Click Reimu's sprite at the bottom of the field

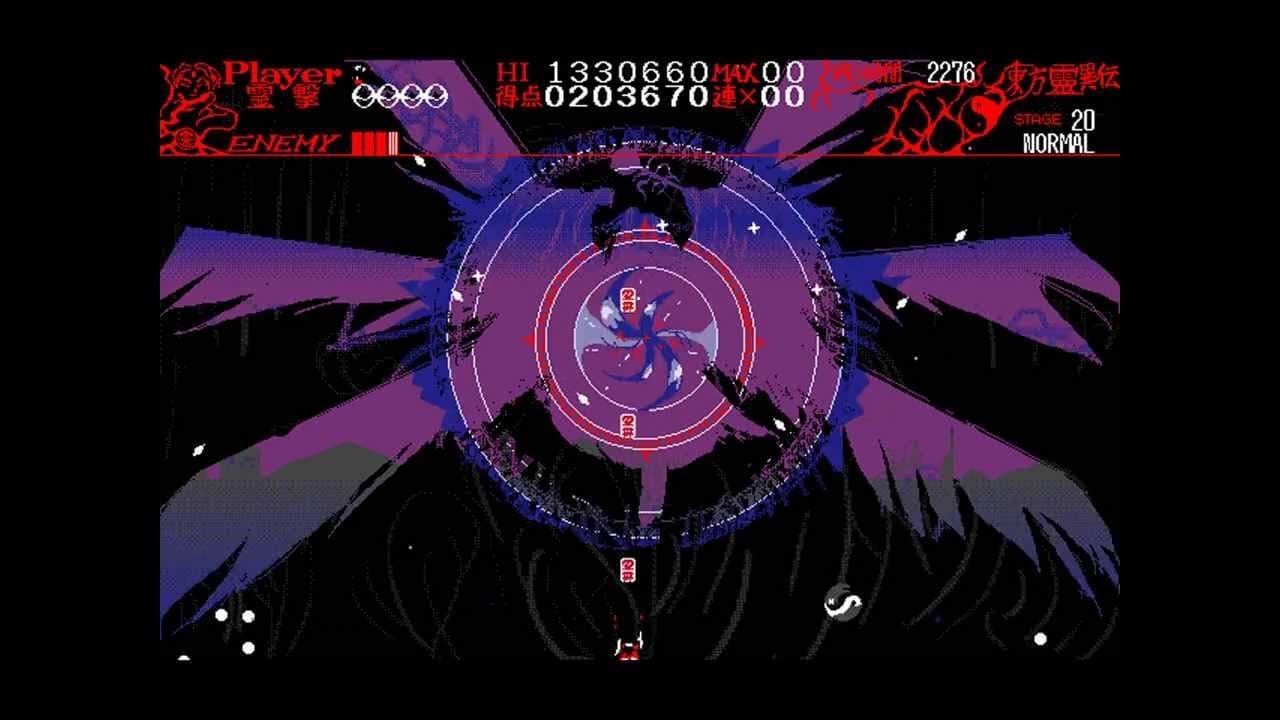pos(631,648)
